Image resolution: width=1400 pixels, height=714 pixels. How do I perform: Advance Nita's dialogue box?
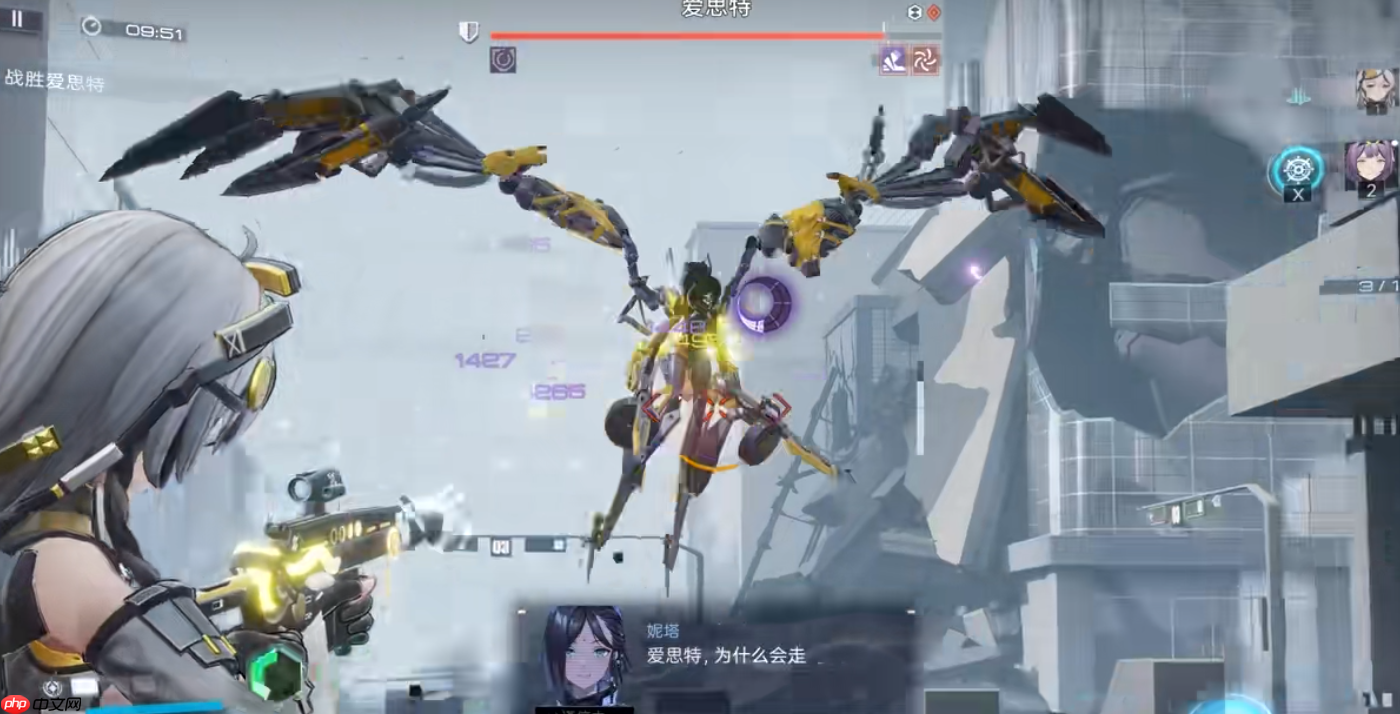(715, 655)
